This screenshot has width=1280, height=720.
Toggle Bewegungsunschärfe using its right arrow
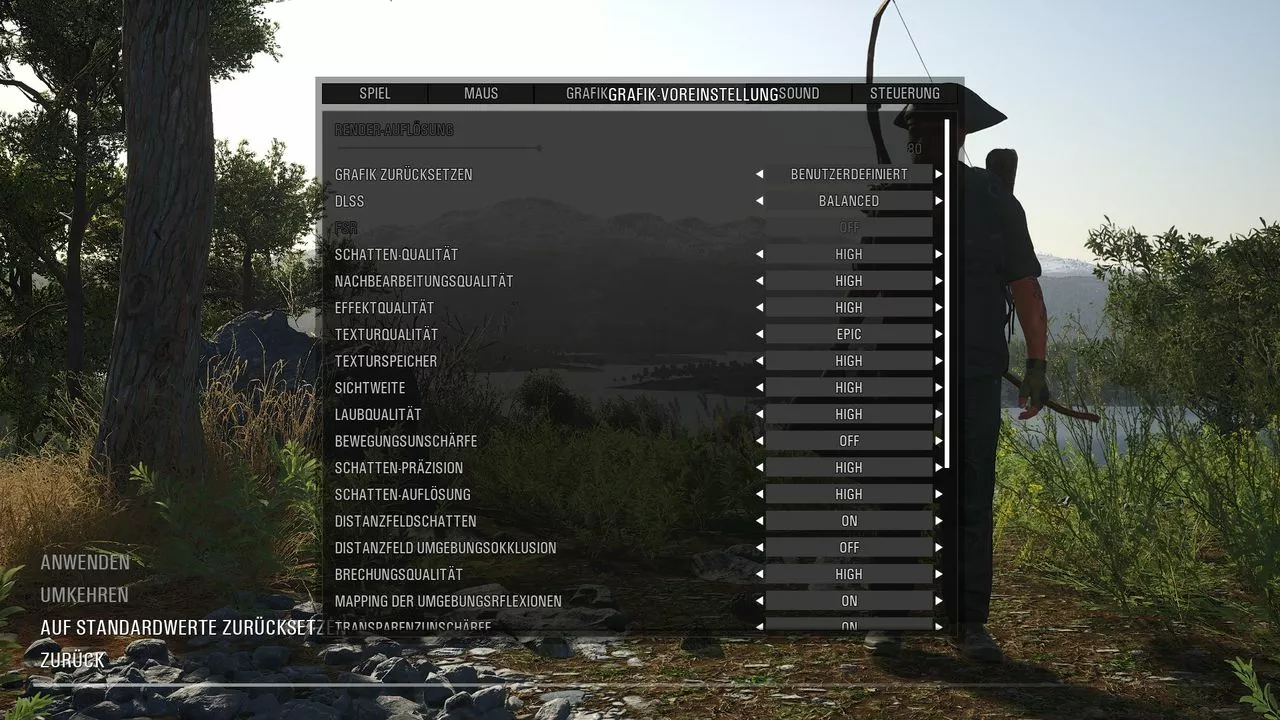click(x=939, y=441)
